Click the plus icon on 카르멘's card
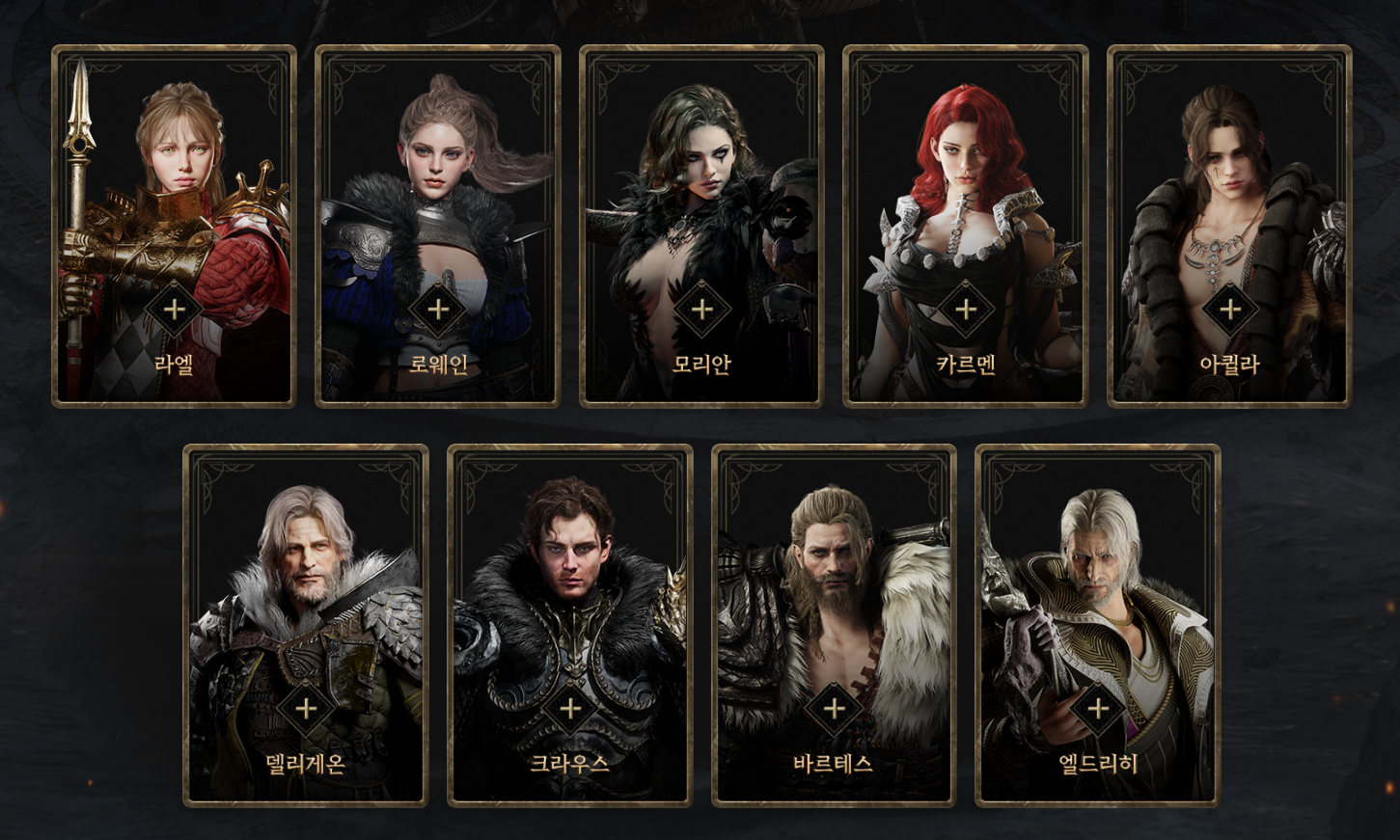The width and height of the screenshot is (1400, 840). click(965, 311)
